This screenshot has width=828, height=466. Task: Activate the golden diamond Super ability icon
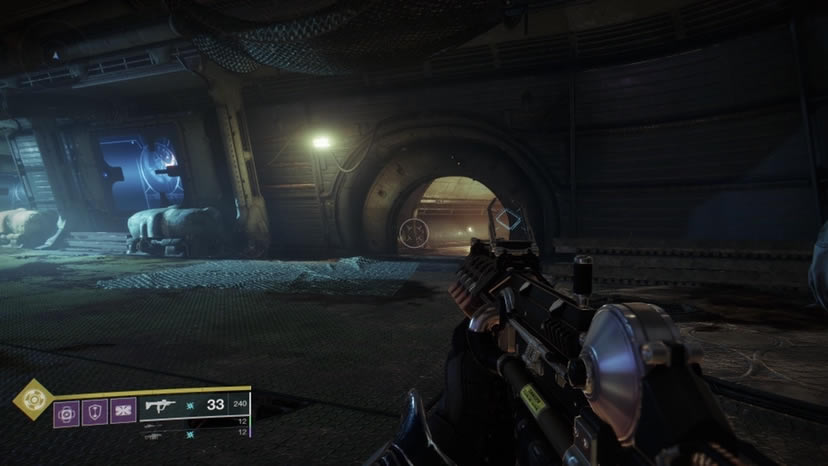(x=32, y=398)
